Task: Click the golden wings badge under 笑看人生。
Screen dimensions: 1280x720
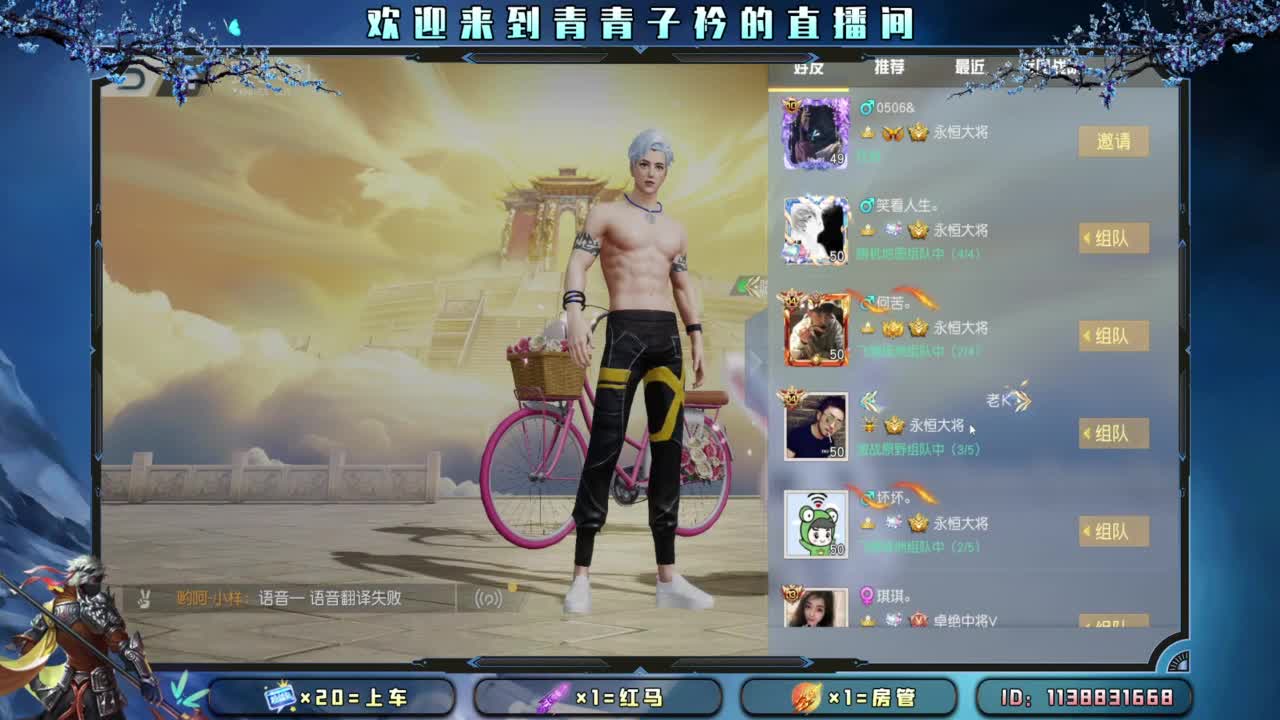Action: (x=890, y=230)
